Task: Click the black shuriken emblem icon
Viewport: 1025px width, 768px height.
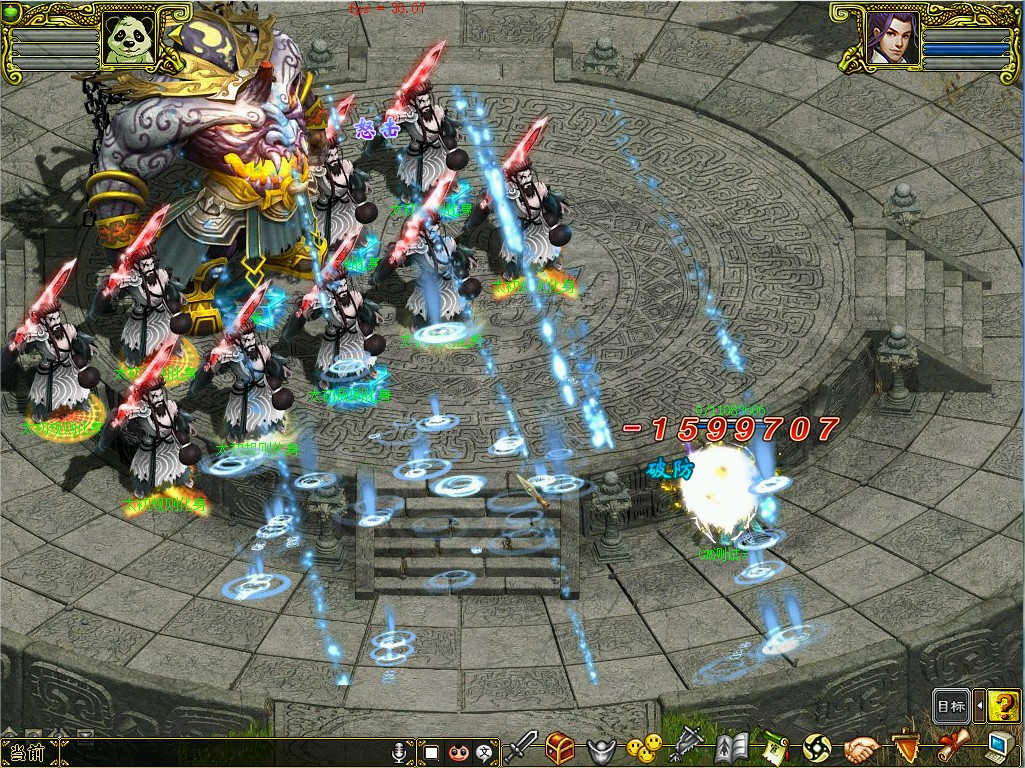Action: [x=817, y=748]
